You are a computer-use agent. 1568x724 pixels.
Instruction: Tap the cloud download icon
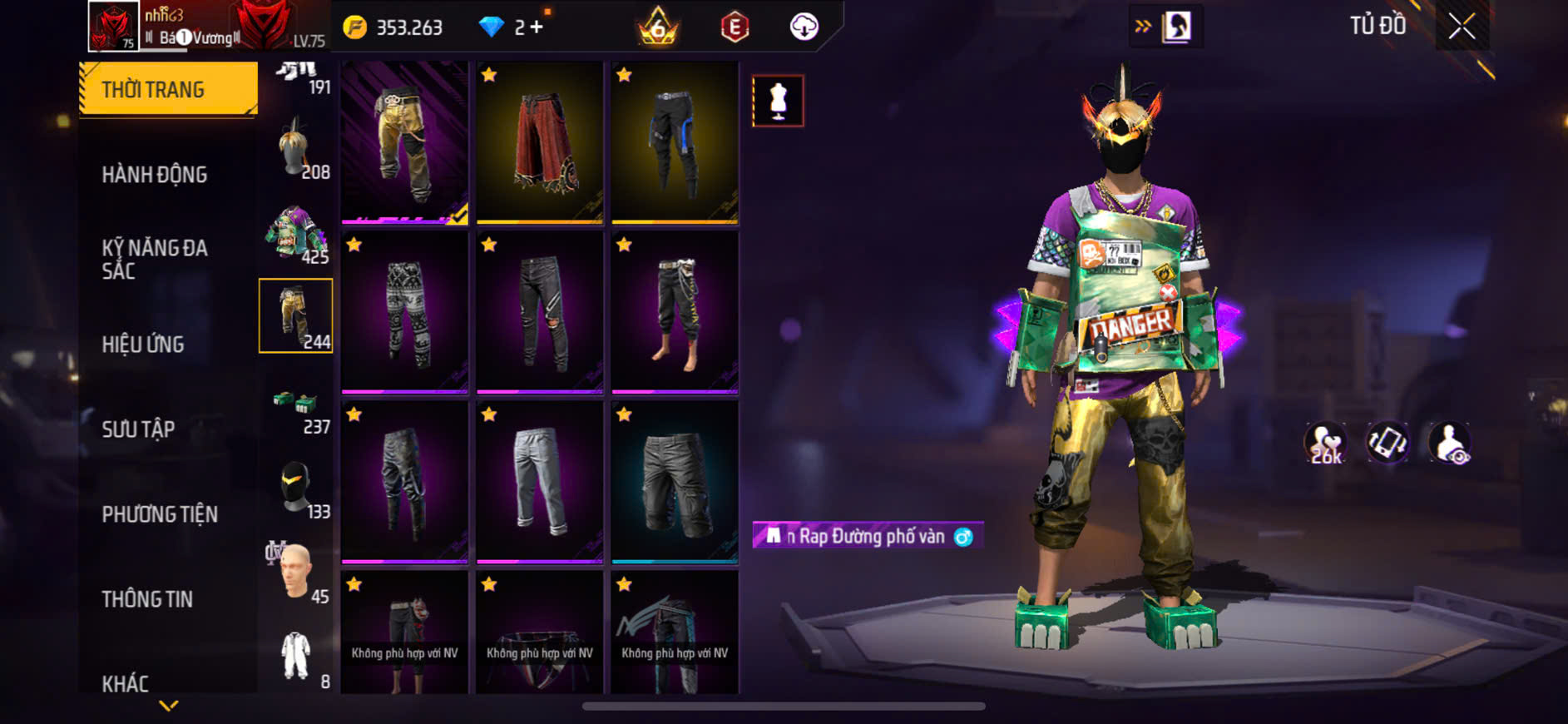pyautogui.click(x=804, y=27)
